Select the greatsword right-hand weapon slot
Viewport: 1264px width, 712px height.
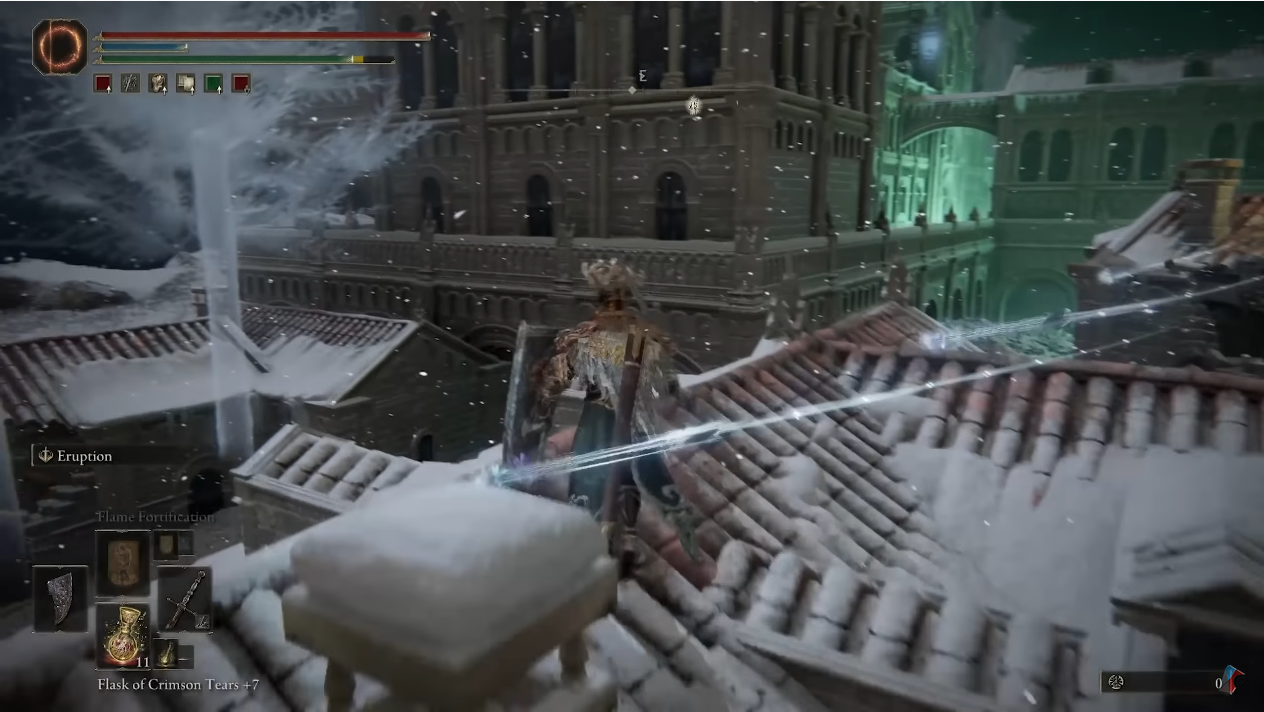tap(185, 598)
